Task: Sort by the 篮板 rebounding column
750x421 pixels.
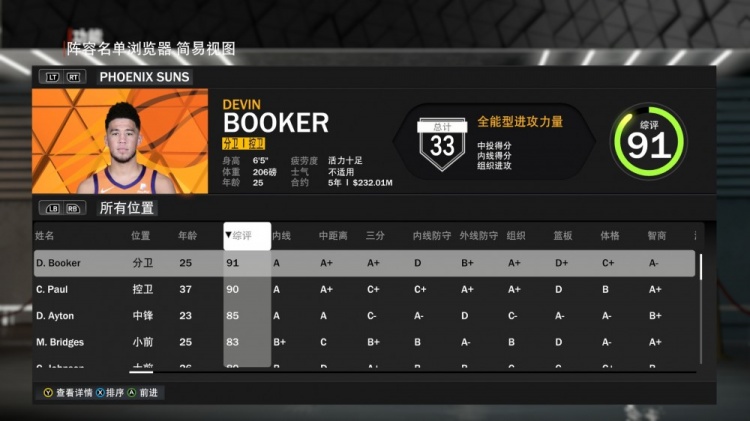Action: (563, 236)
